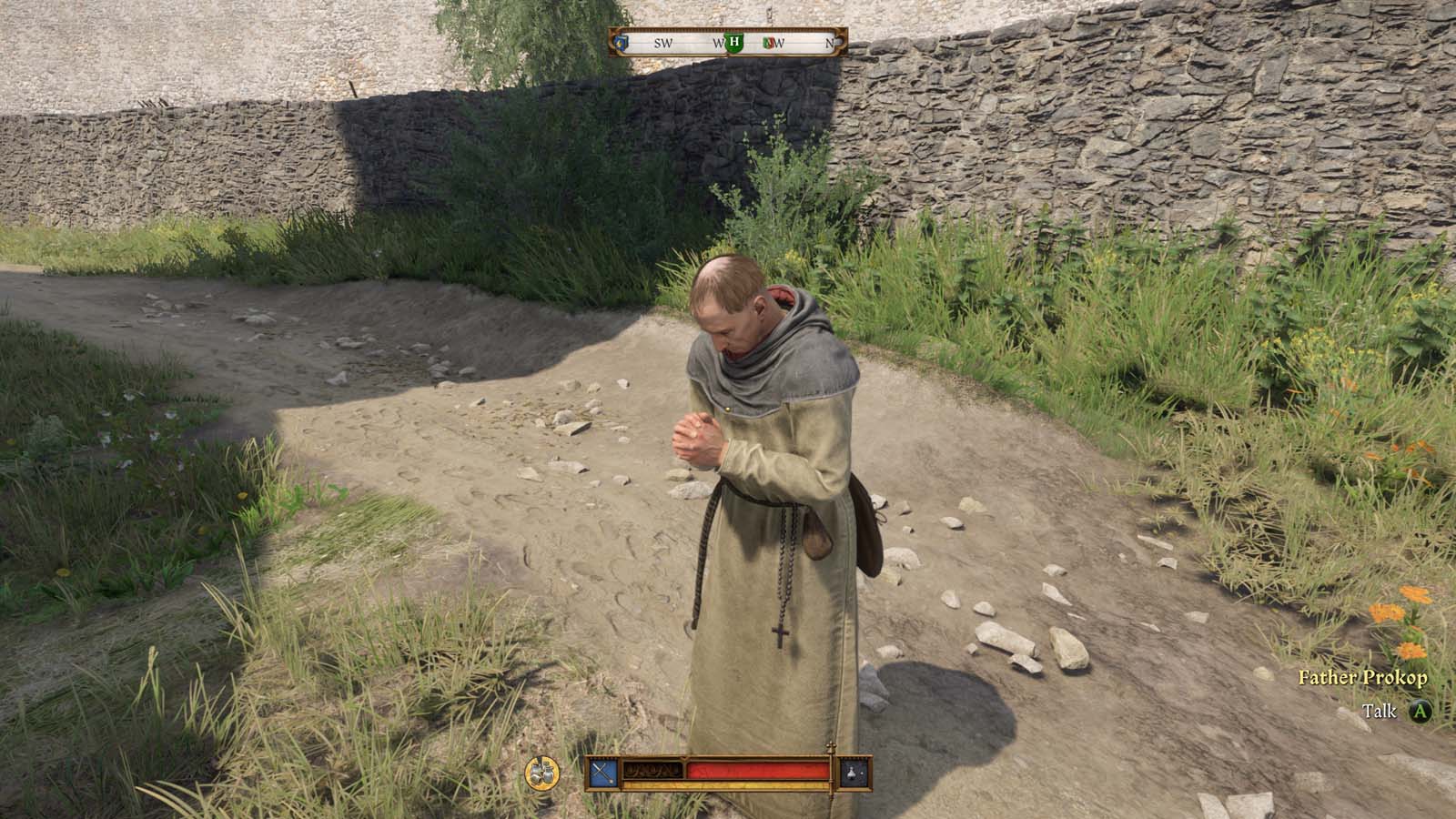Click the golden jugs buff icon on the HUD
The height and width of the screenshot is (819, 1456).
540,771
